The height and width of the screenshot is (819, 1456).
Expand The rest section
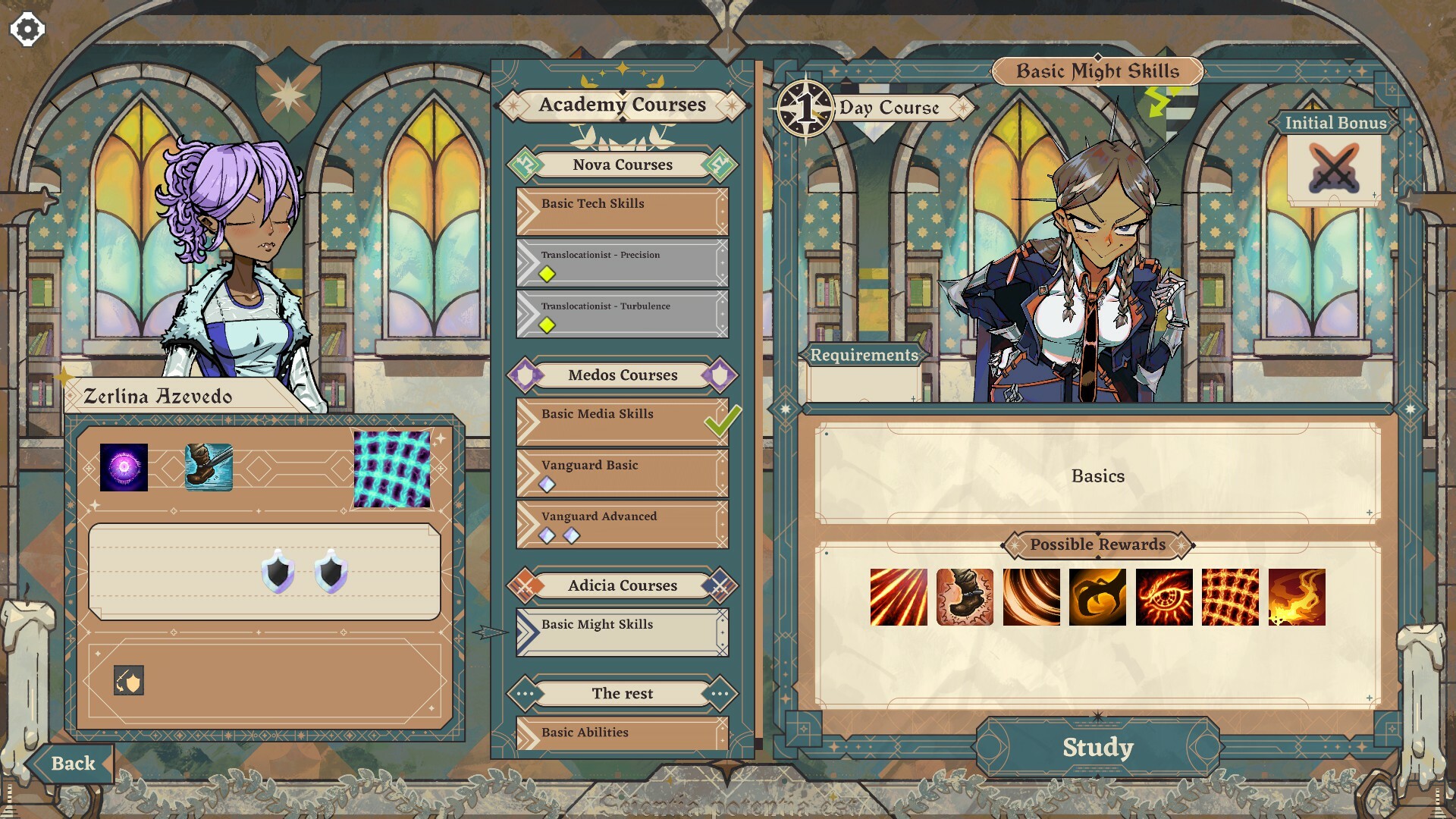coord(622,693)
